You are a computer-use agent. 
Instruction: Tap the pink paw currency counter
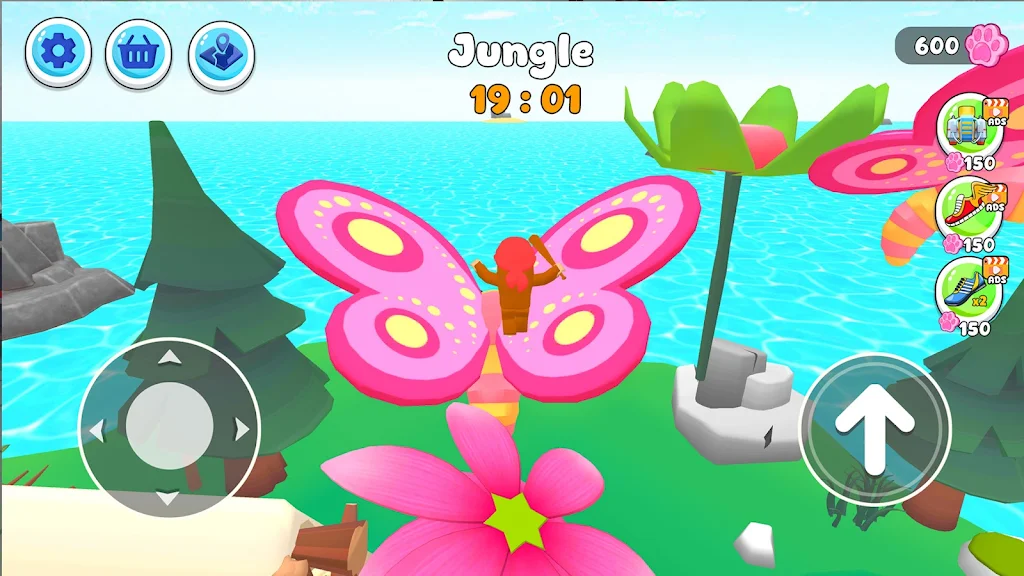951,45
